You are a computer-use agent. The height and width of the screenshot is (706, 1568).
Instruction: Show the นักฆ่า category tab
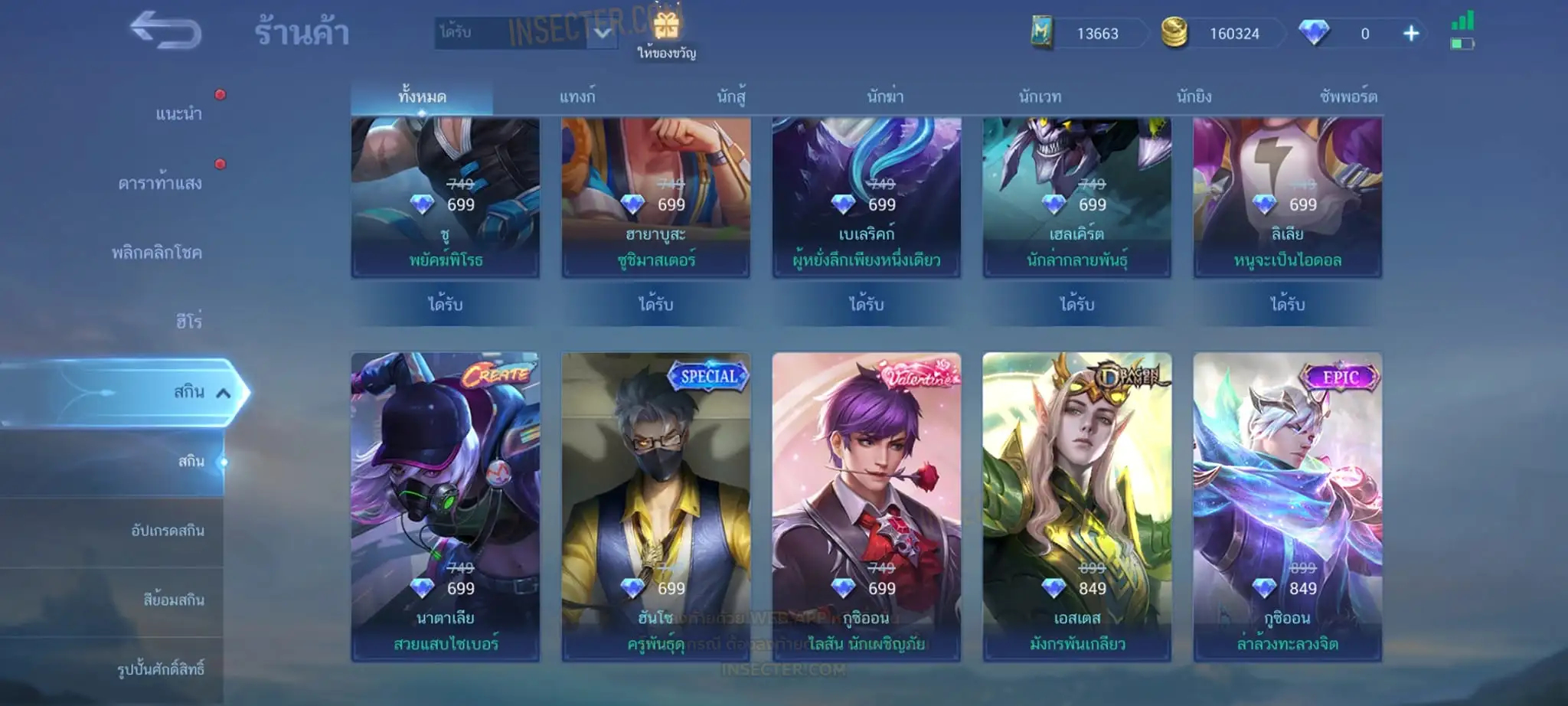[885, 97]
